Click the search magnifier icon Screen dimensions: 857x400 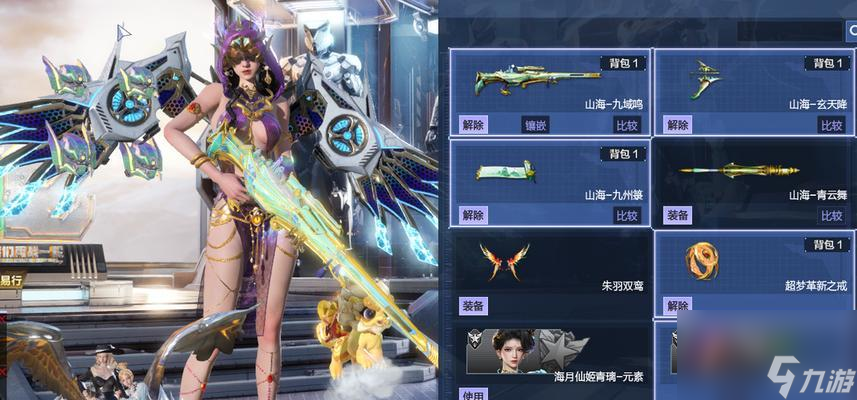point(851,31)
